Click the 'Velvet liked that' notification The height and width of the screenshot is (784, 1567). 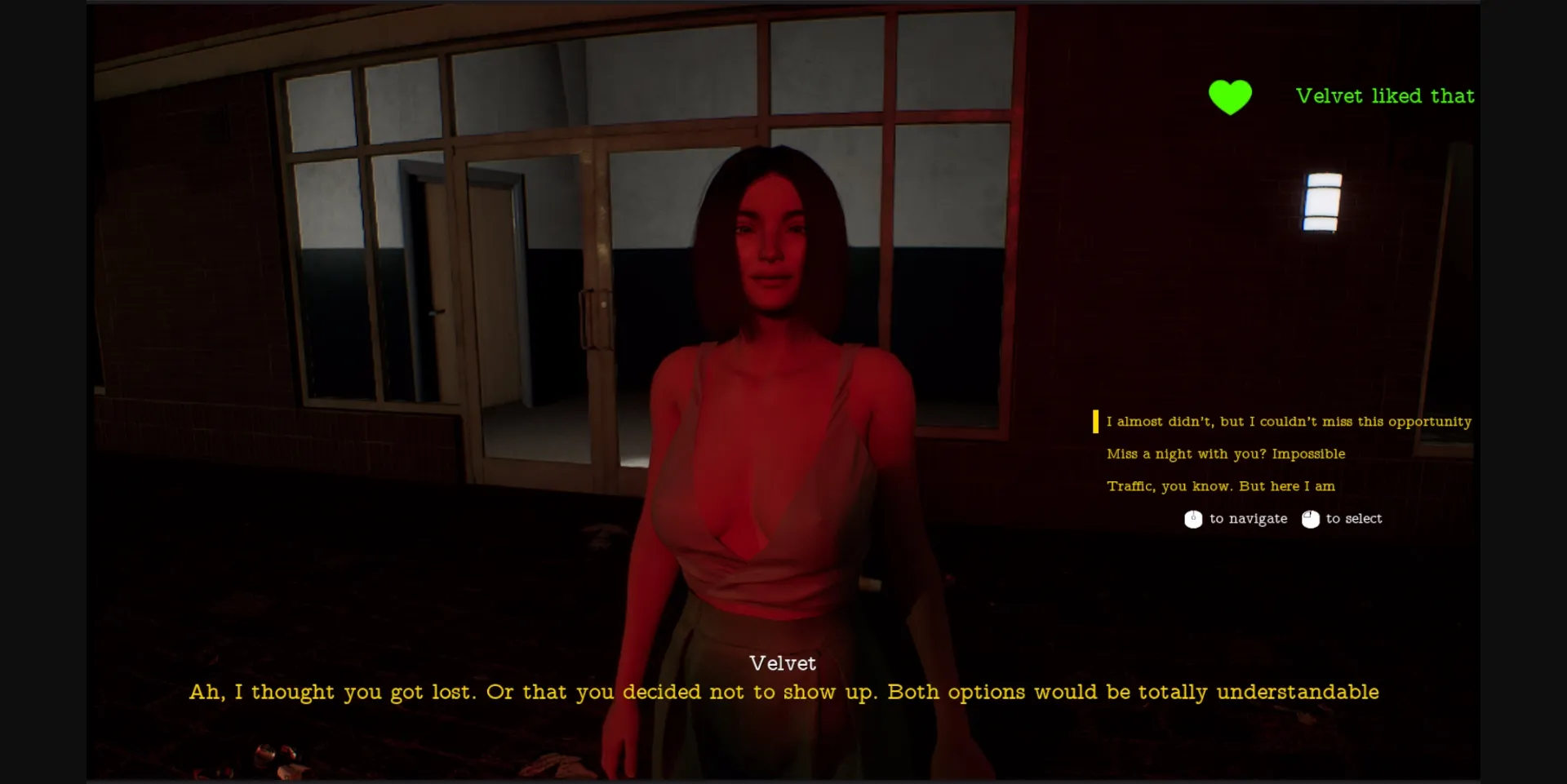pyautogui.click(x=1386, y=95)
